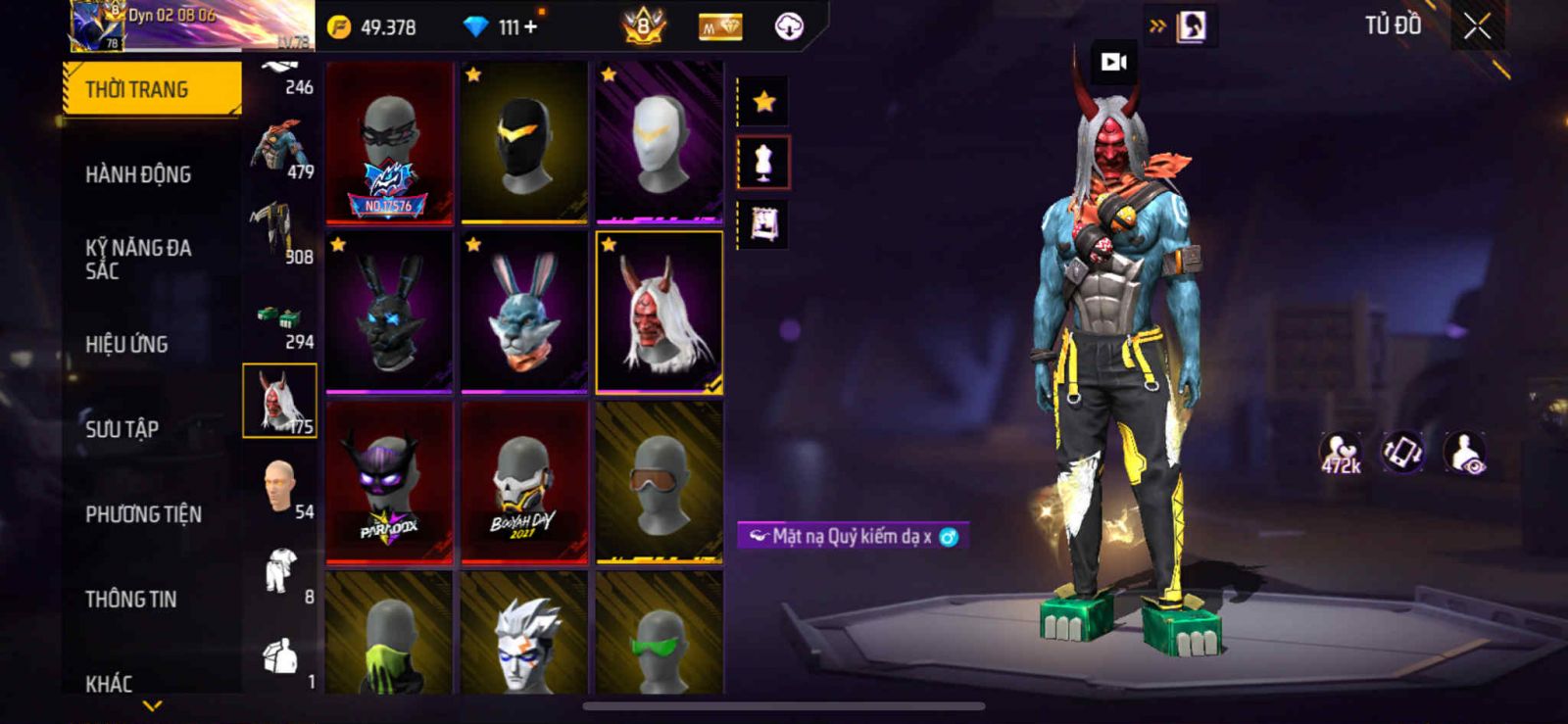This screenshot has height=724, width=1568.
Task: Open the 472k likes heart icon
Action: point(1341,453)
